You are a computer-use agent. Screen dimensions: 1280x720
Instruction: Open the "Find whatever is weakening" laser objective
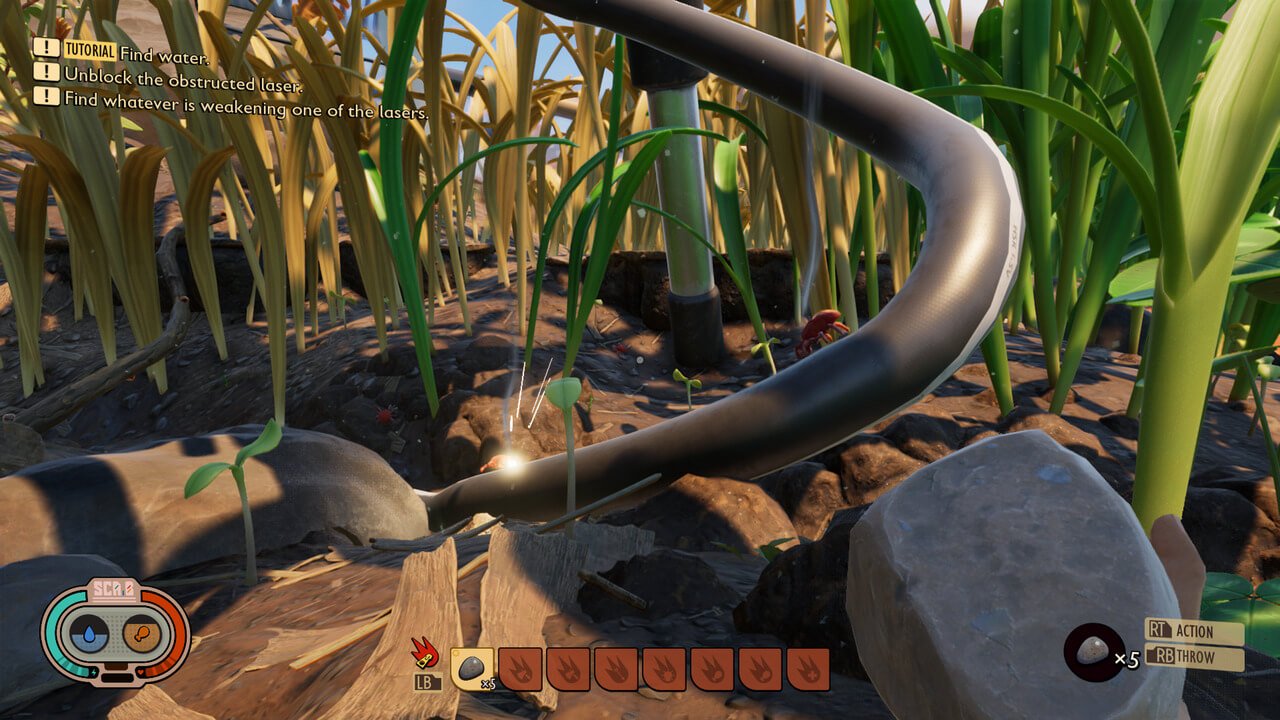[246, 99]
